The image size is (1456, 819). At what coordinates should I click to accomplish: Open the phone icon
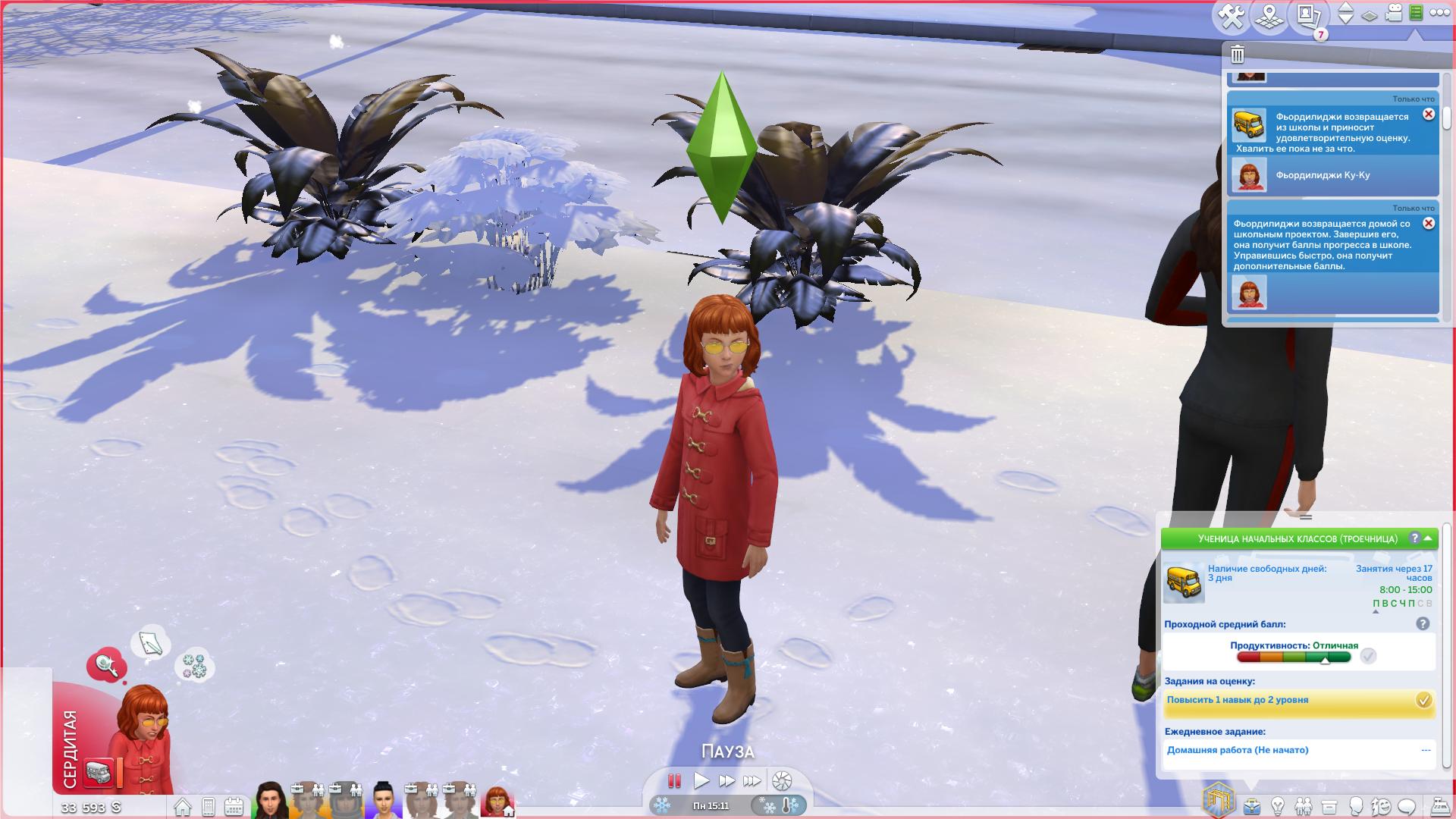click(x=209, y=806)
